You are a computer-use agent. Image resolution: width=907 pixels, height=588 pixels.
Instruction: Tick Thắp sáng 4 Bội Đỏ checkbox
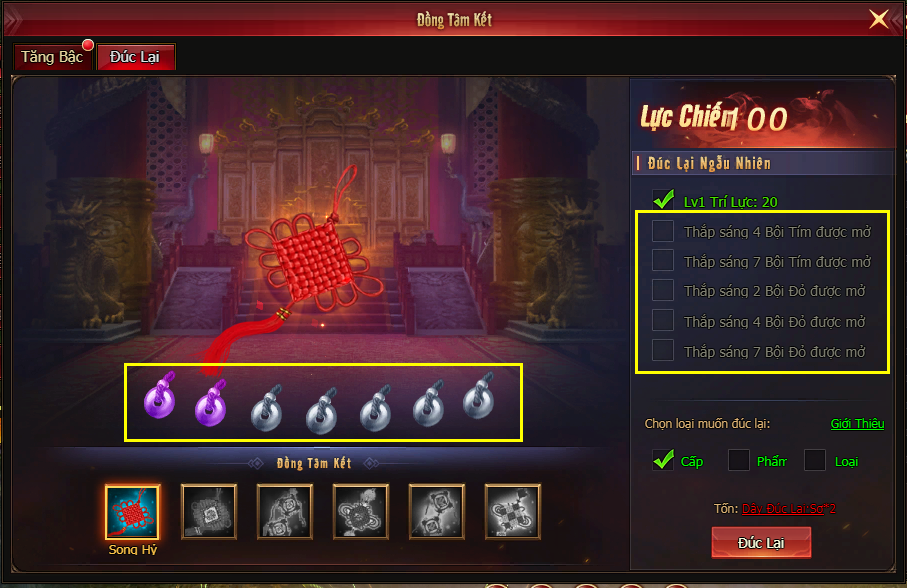pyautogui.click(x=663, y=321)
